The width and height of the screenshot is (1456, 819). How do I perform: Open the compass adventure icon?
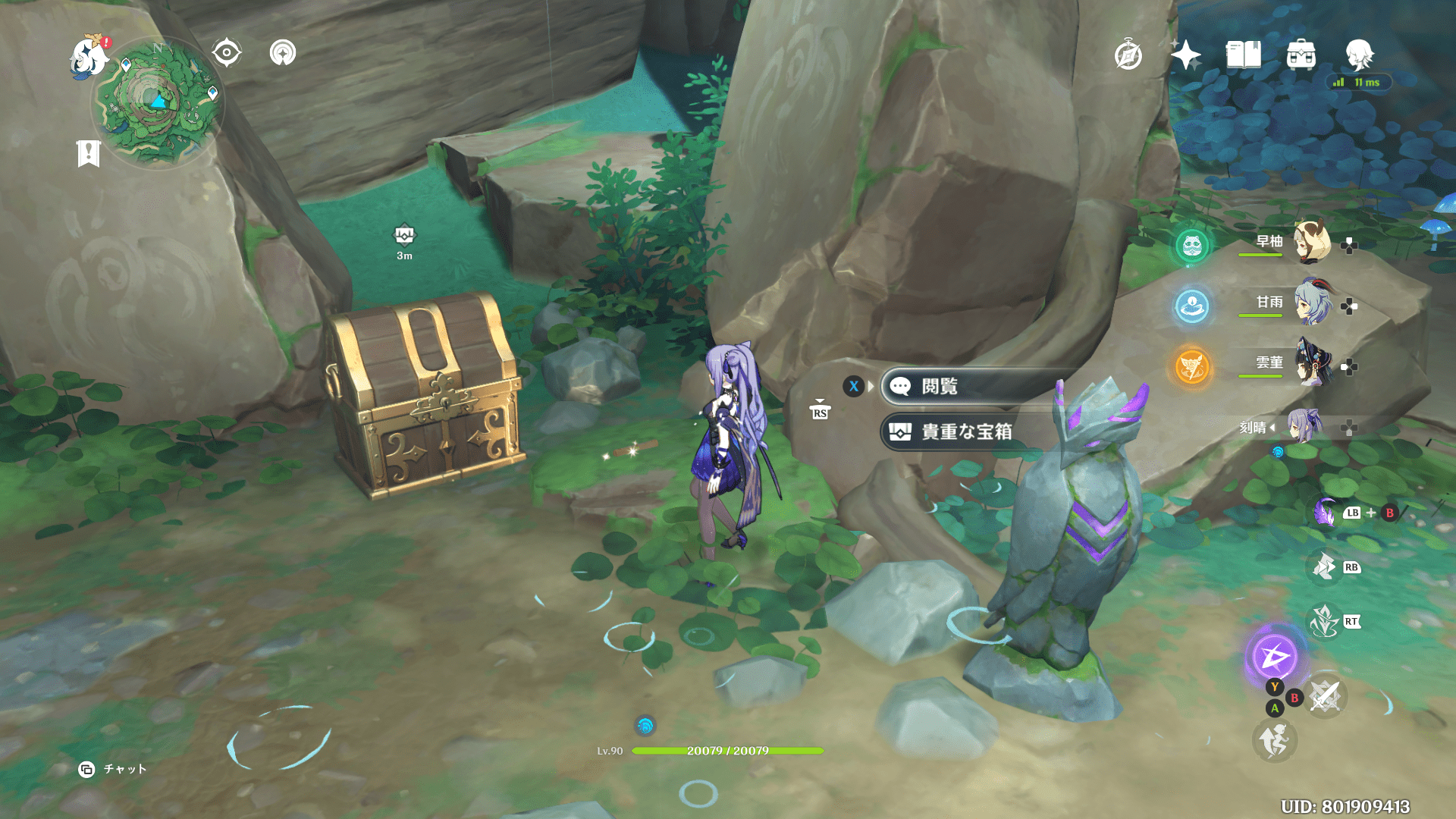(x=1128, y=55)
